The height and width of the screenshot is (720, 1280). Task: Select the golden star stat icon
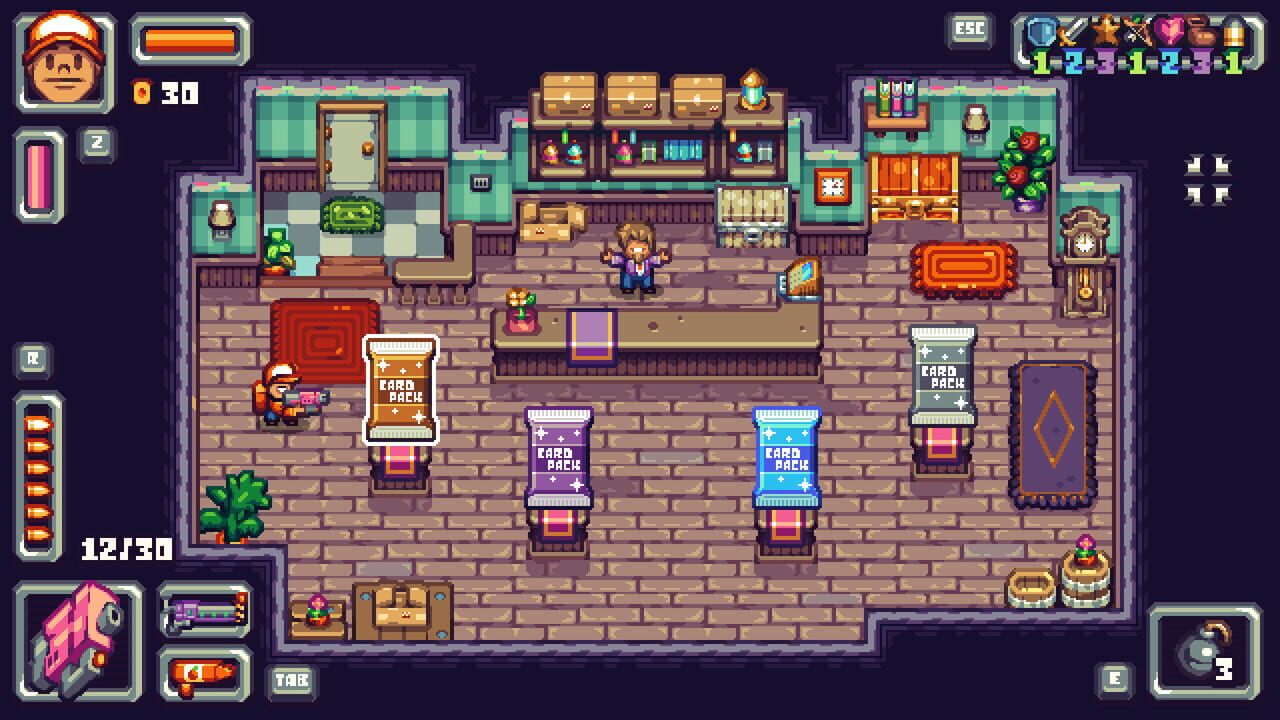(1105, 28)
